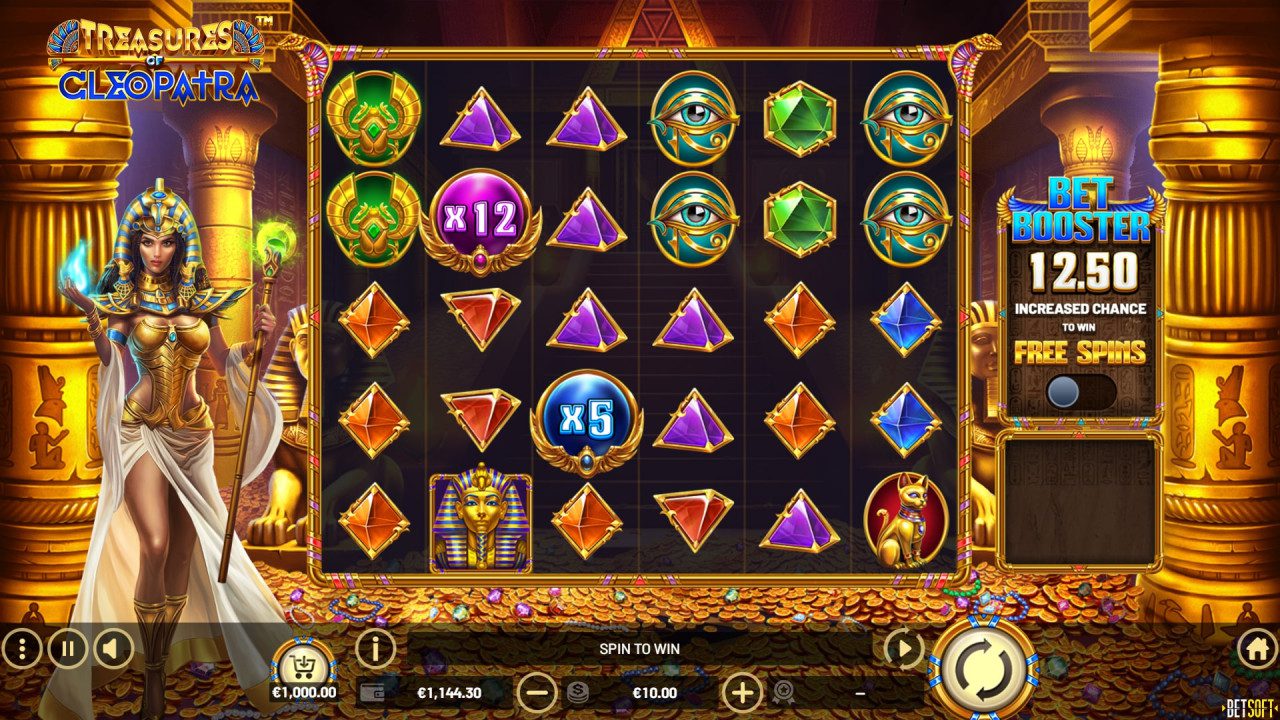Screen dimensions: 1280x720
Task: Slide the Bet Booster switch on
Action: (x=1065, y=391)
